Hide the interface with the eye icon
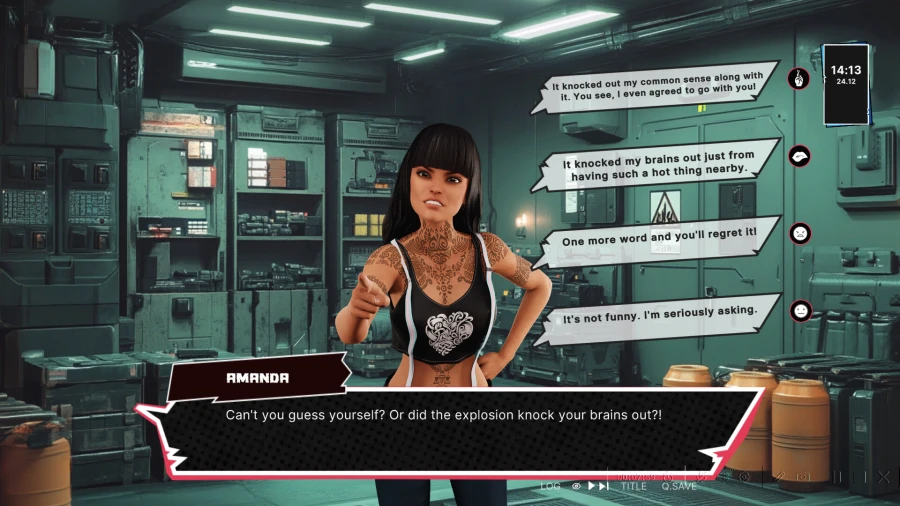900x506 pixels. pos(576,486)
